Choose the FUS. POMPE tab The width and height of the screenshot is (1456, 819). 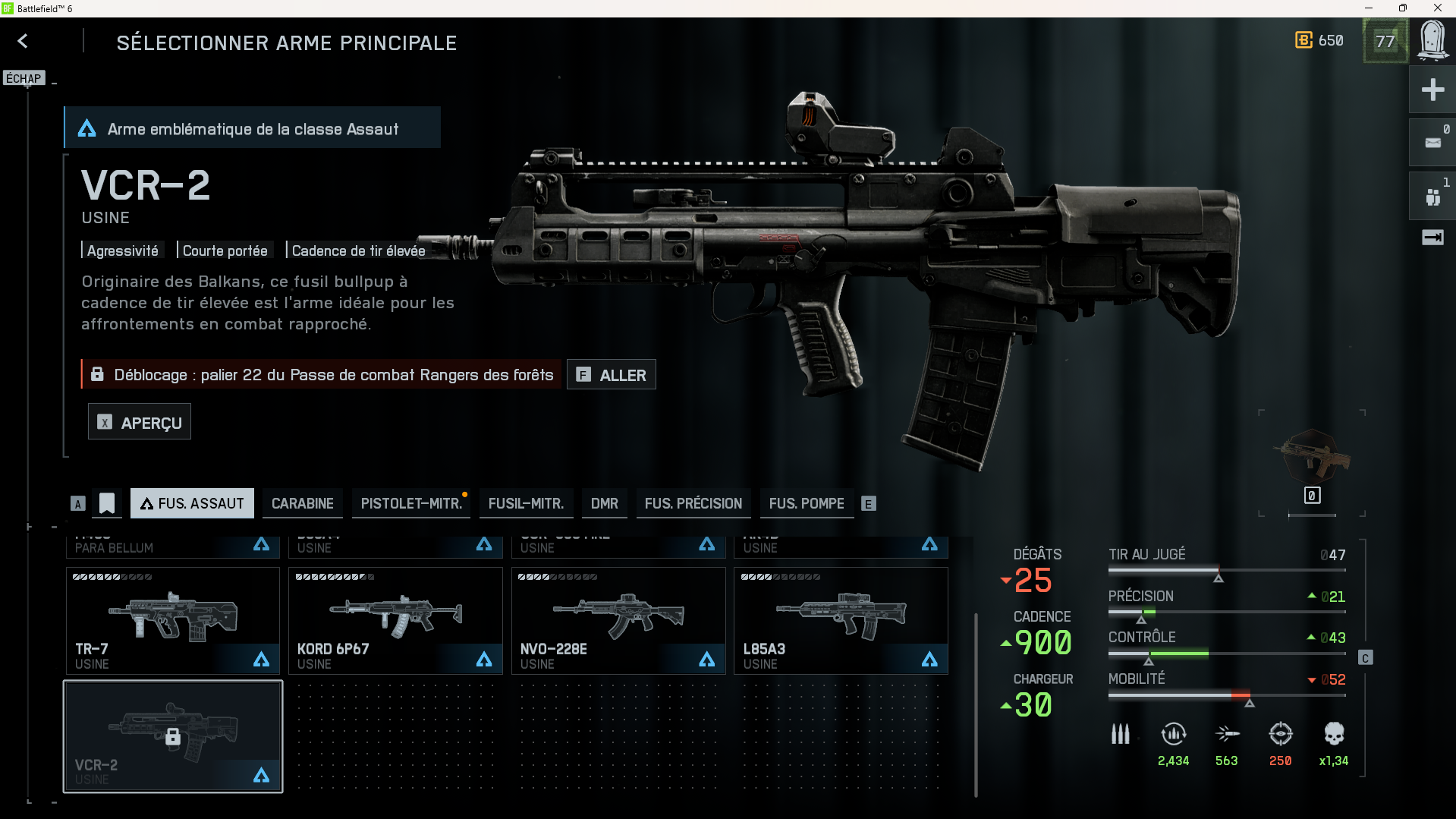pos(806,503)
